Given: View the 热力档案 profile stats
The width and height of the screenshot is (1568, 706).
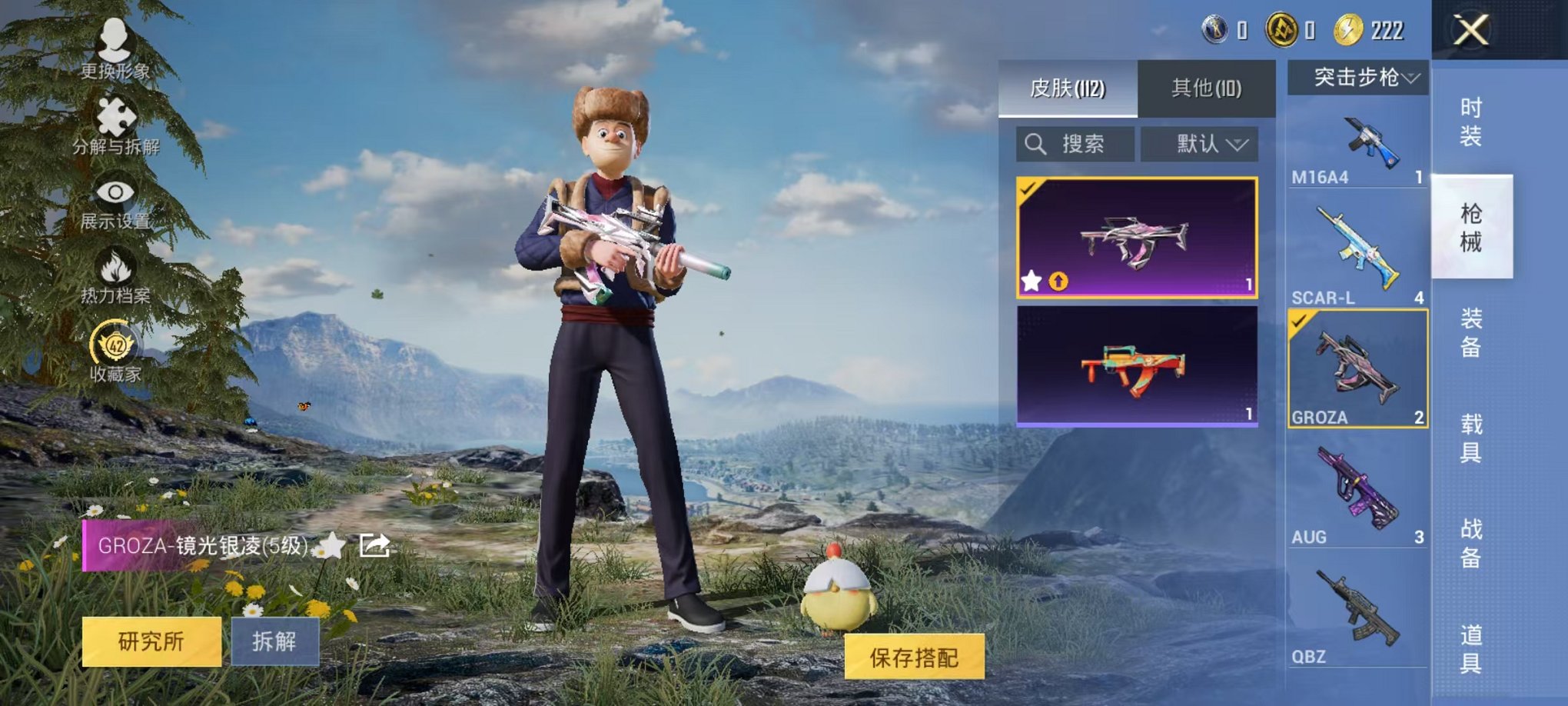Looking at the screenshot, I should point(115,265).
